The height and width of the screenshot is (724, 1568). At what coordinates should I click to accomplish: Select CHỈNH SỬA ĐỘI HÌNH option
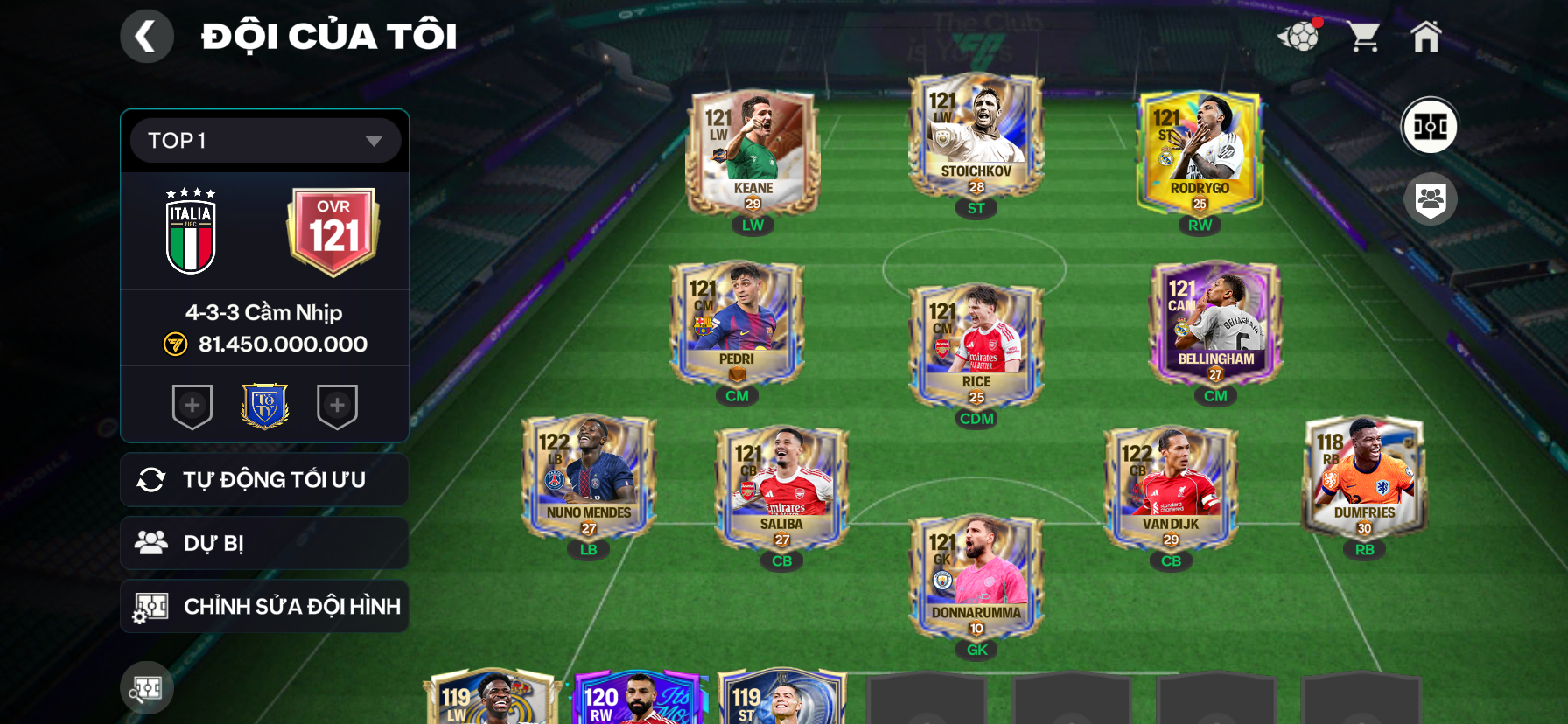264,606
